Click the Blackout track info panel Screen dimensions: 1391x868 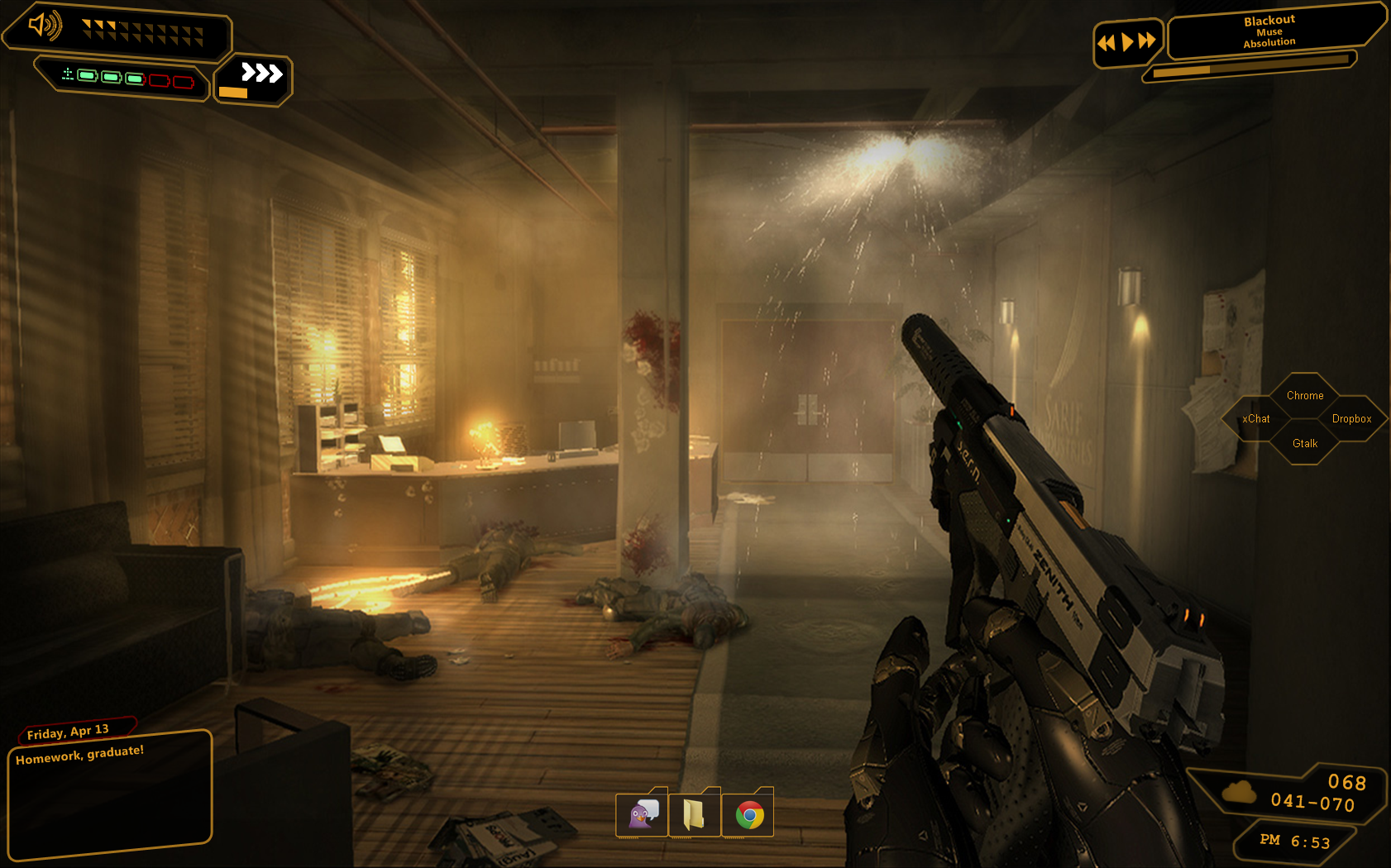point(1269,31)
